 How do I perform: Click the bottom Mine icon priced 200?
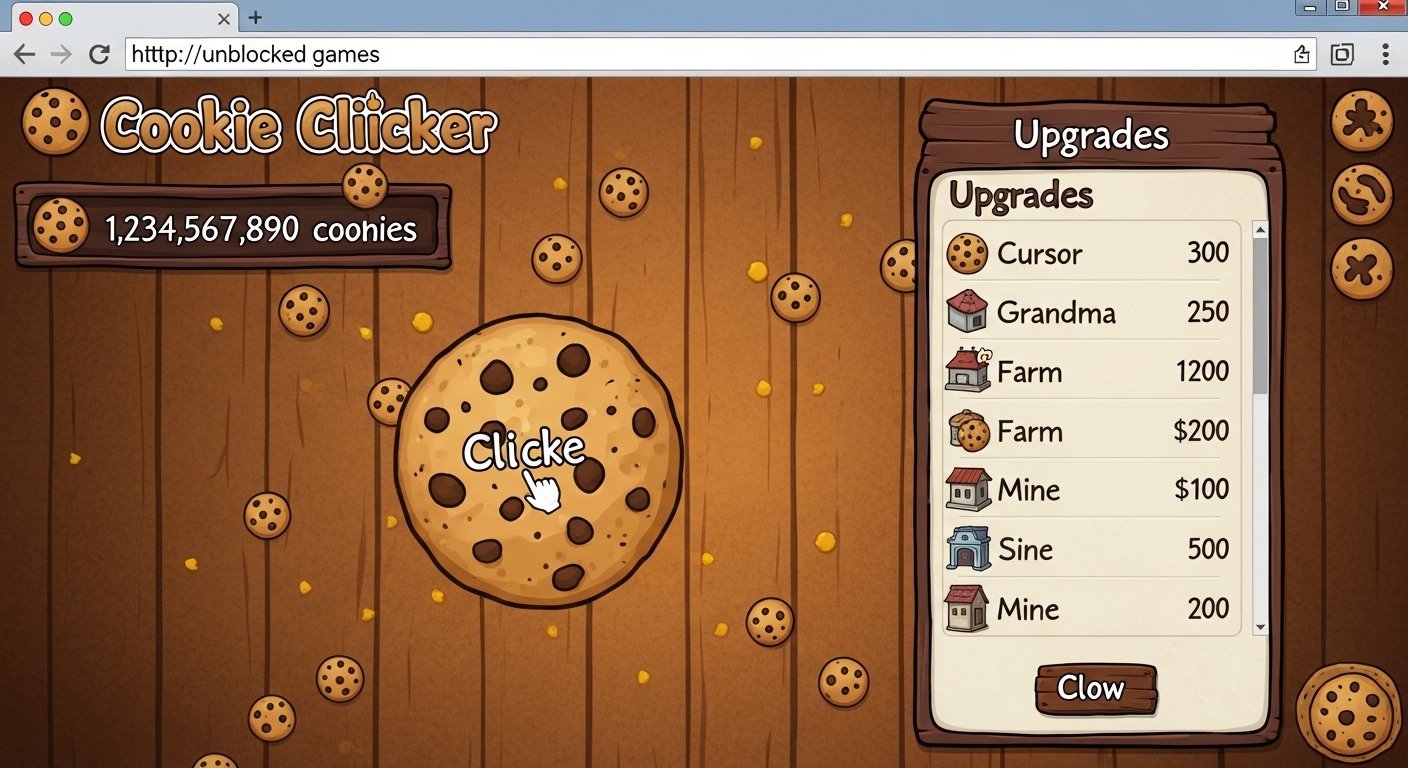pos(967,608)
